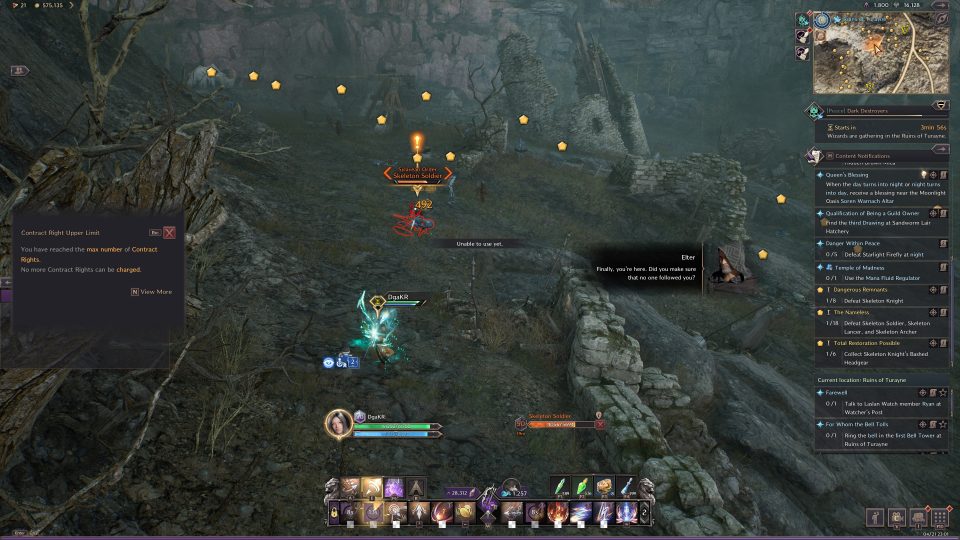Click the DgaKiR character portrait

[339, 423]
